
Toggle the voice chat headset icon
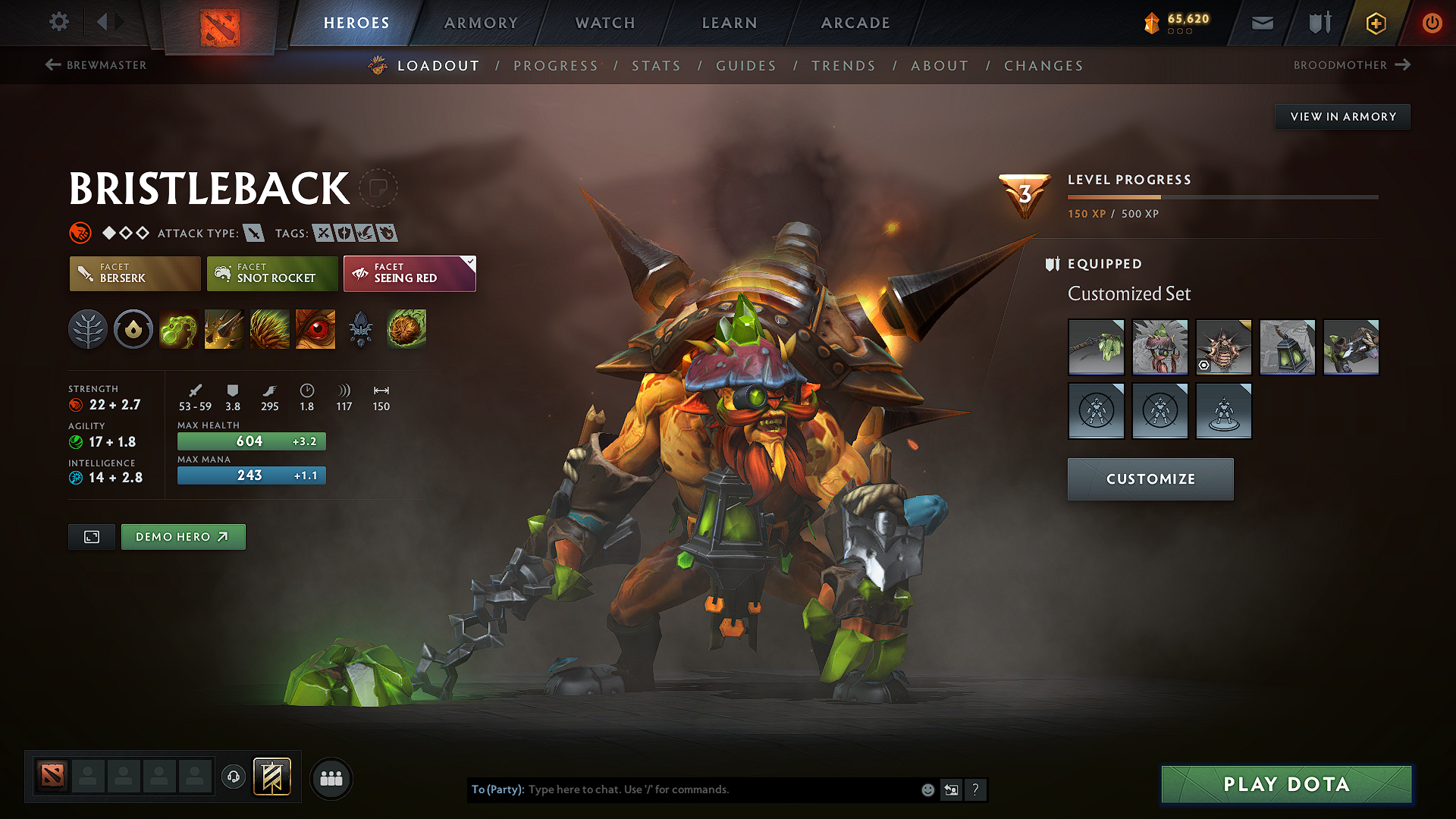(234, 778)
